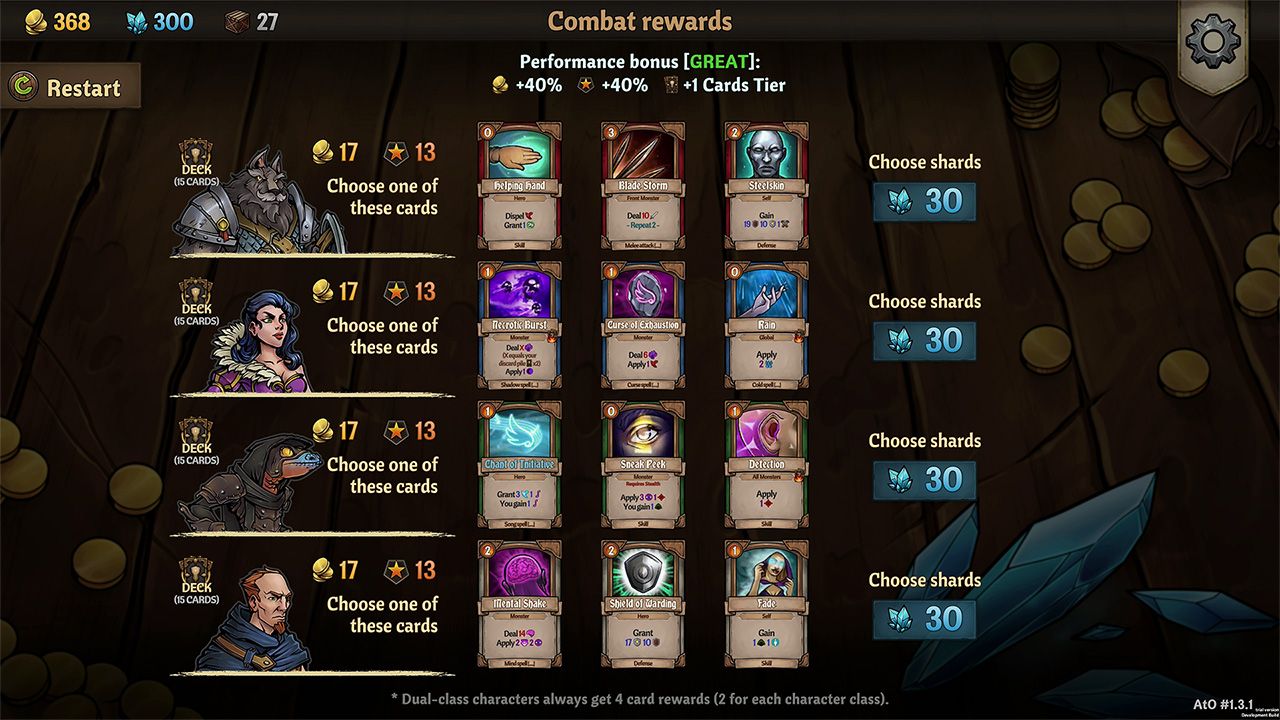
Task: Click the Restart button
Action: click(x=70, y=87)
